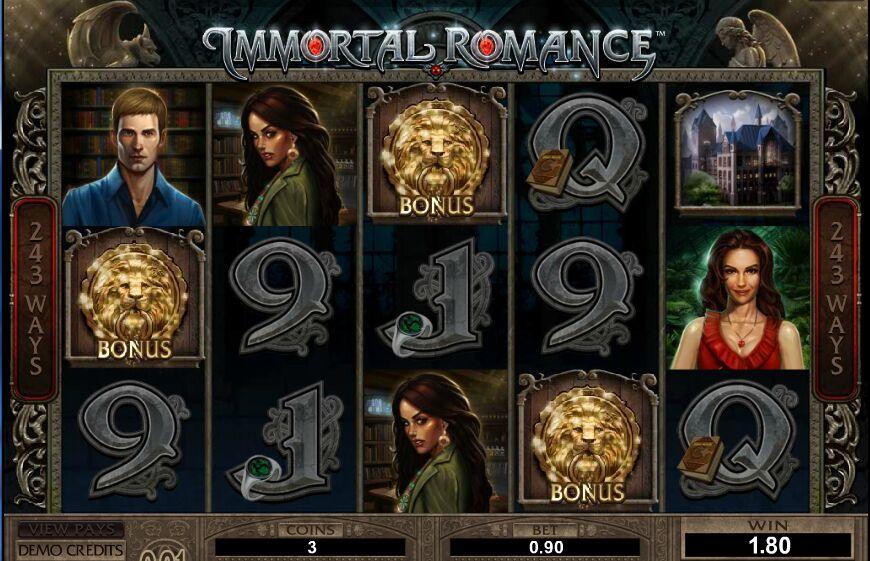Screen dimensions: 870x561
Task: Click the Demo Credits label
Action: click(x=70, y=550)
